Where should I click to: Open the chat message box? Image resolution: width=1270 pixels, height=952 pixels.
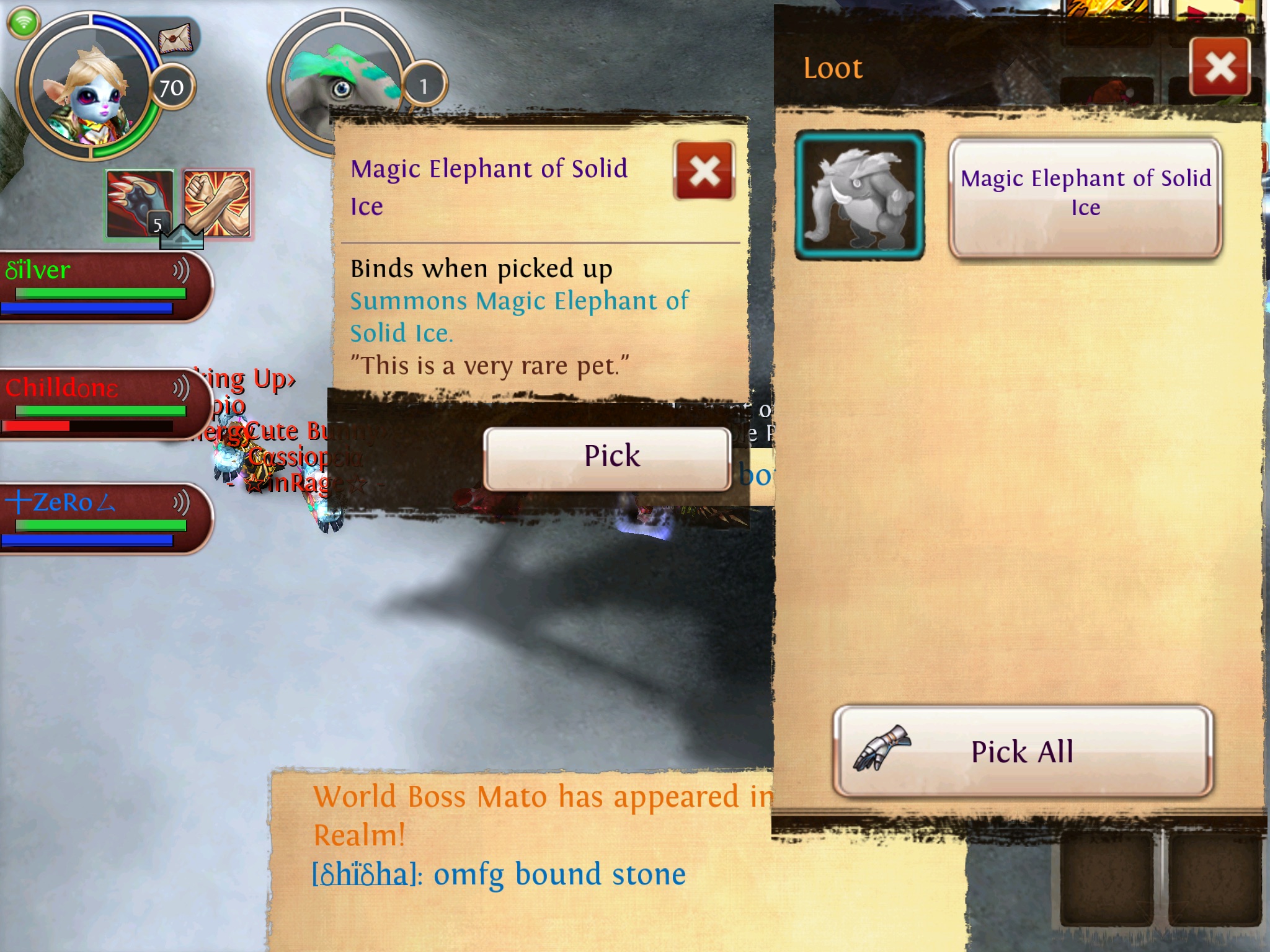pyautogui.click(x=521, y=855)
